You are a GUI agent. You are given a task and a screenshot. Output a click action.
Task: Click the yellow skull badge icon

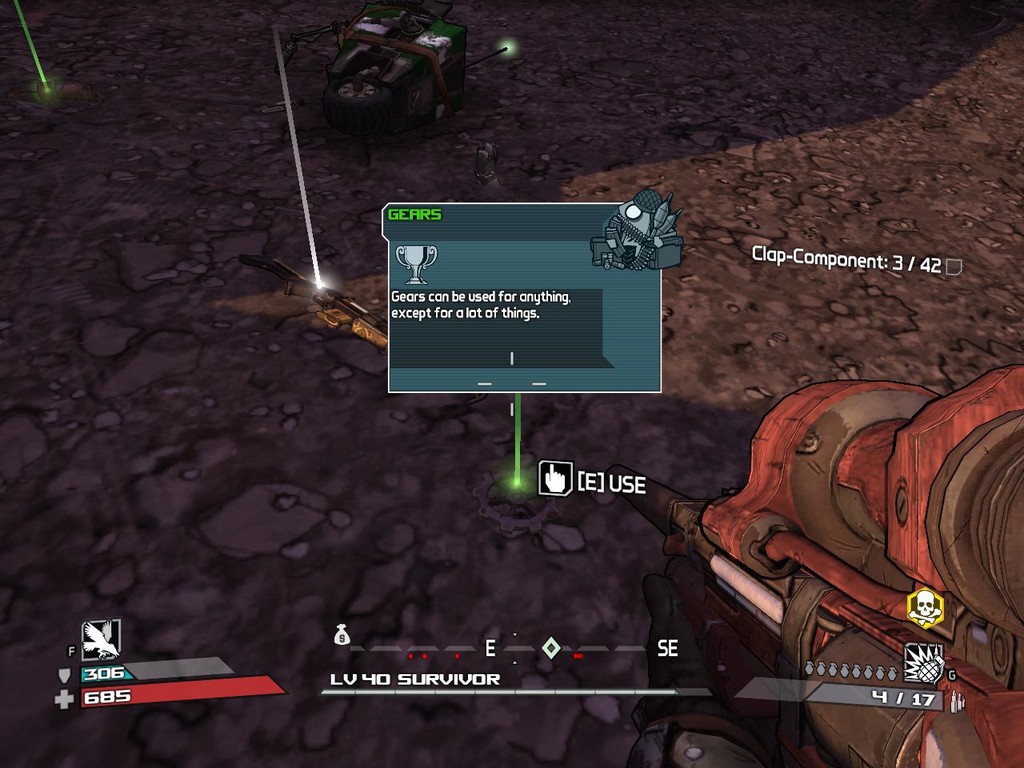click(925, 607)
